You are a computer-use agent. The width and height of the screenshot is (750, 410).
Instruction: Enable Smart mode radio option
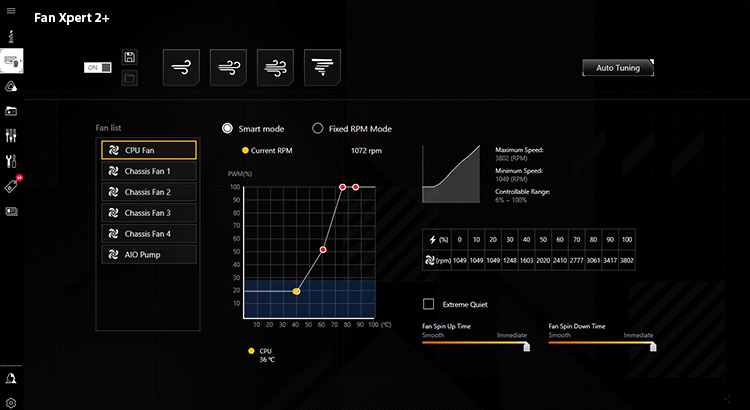[228, 128]
